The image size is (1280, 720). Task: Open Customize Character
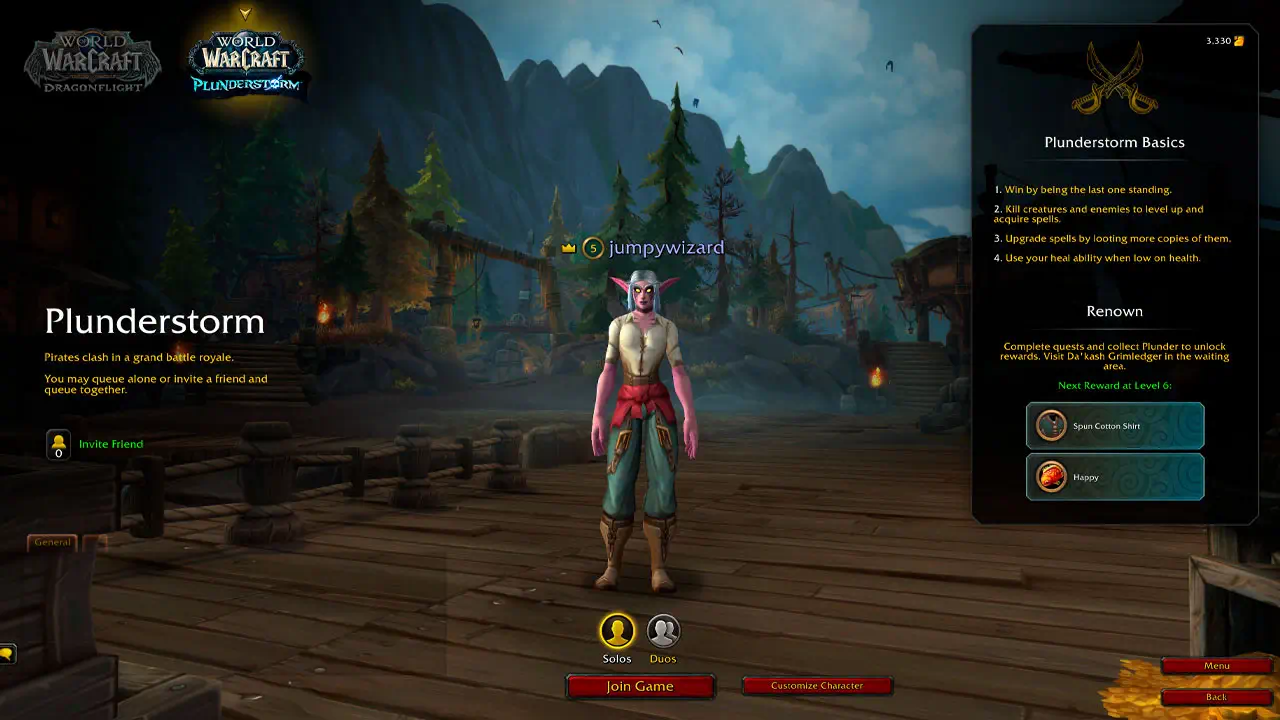[x=816, y=686]
